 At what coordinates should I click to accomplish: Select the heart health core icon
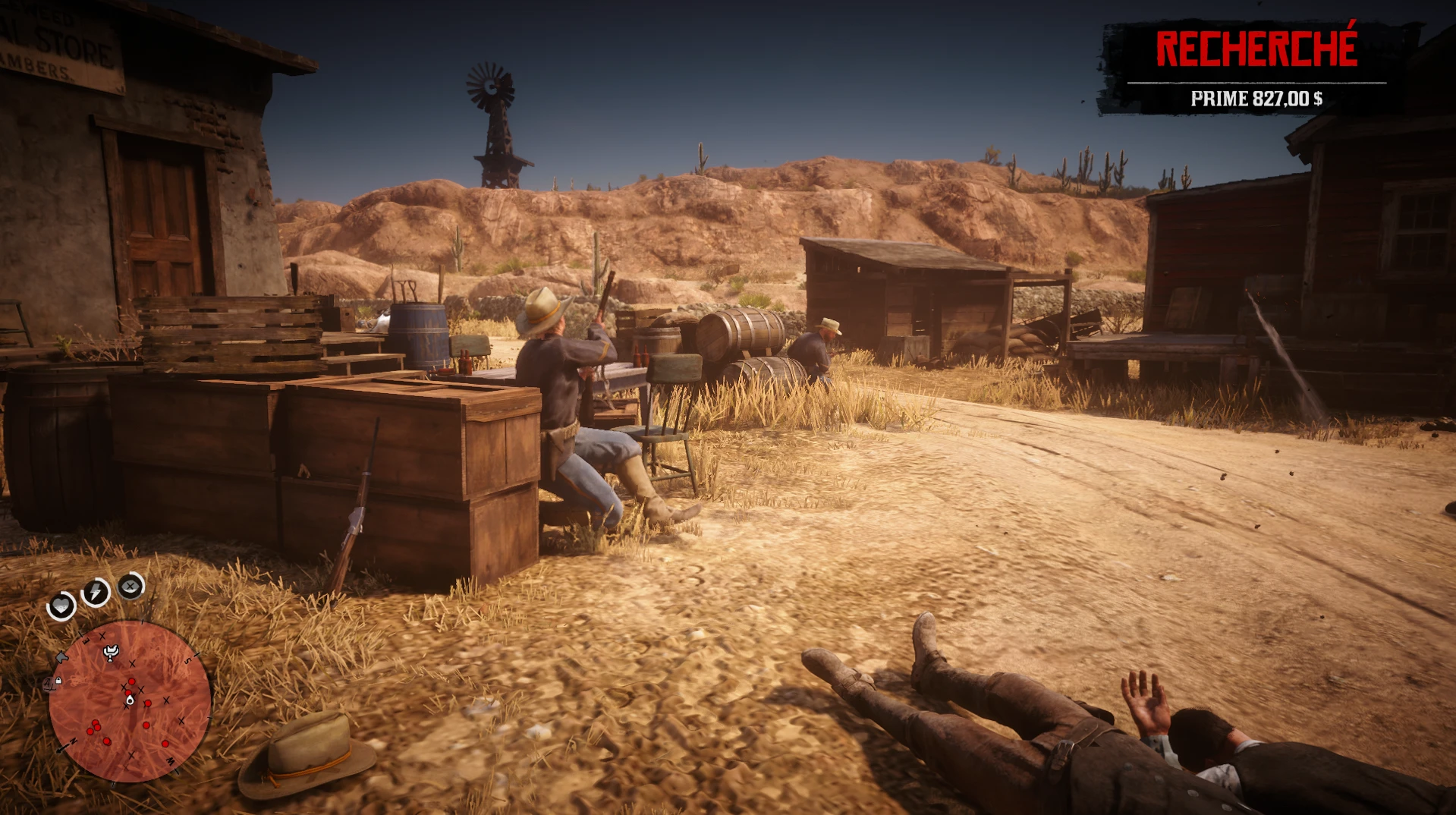point(61,606)
